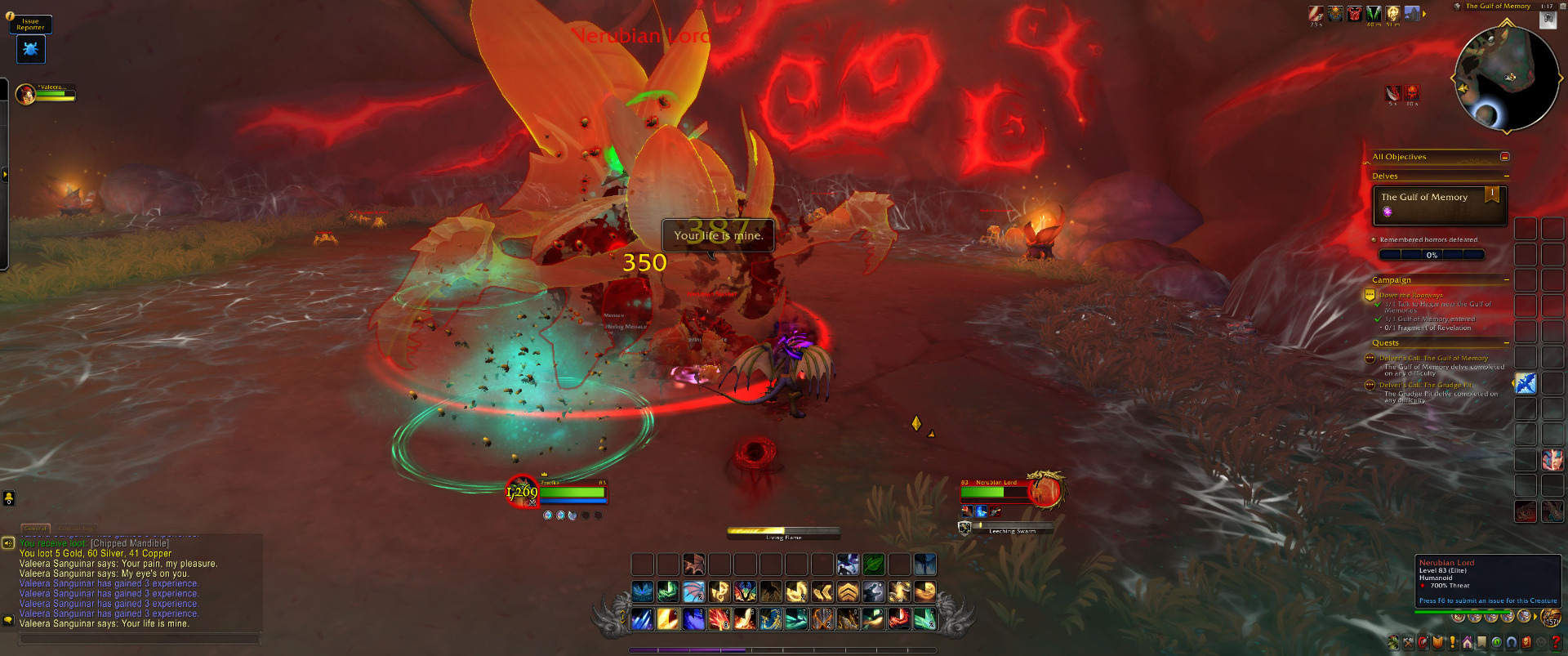Use the colorful winged dragon ability
1568x656 pixels.
745,591
